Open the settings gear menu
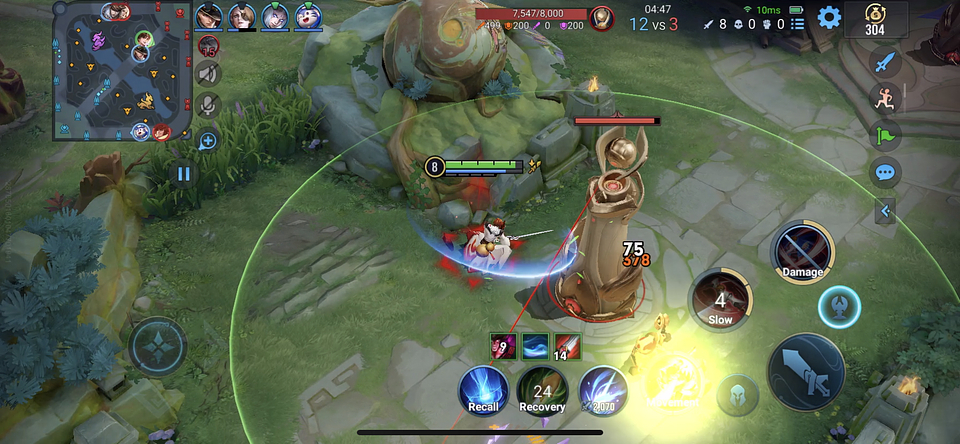This screenshot has width=960, height=444. point(829,17)
